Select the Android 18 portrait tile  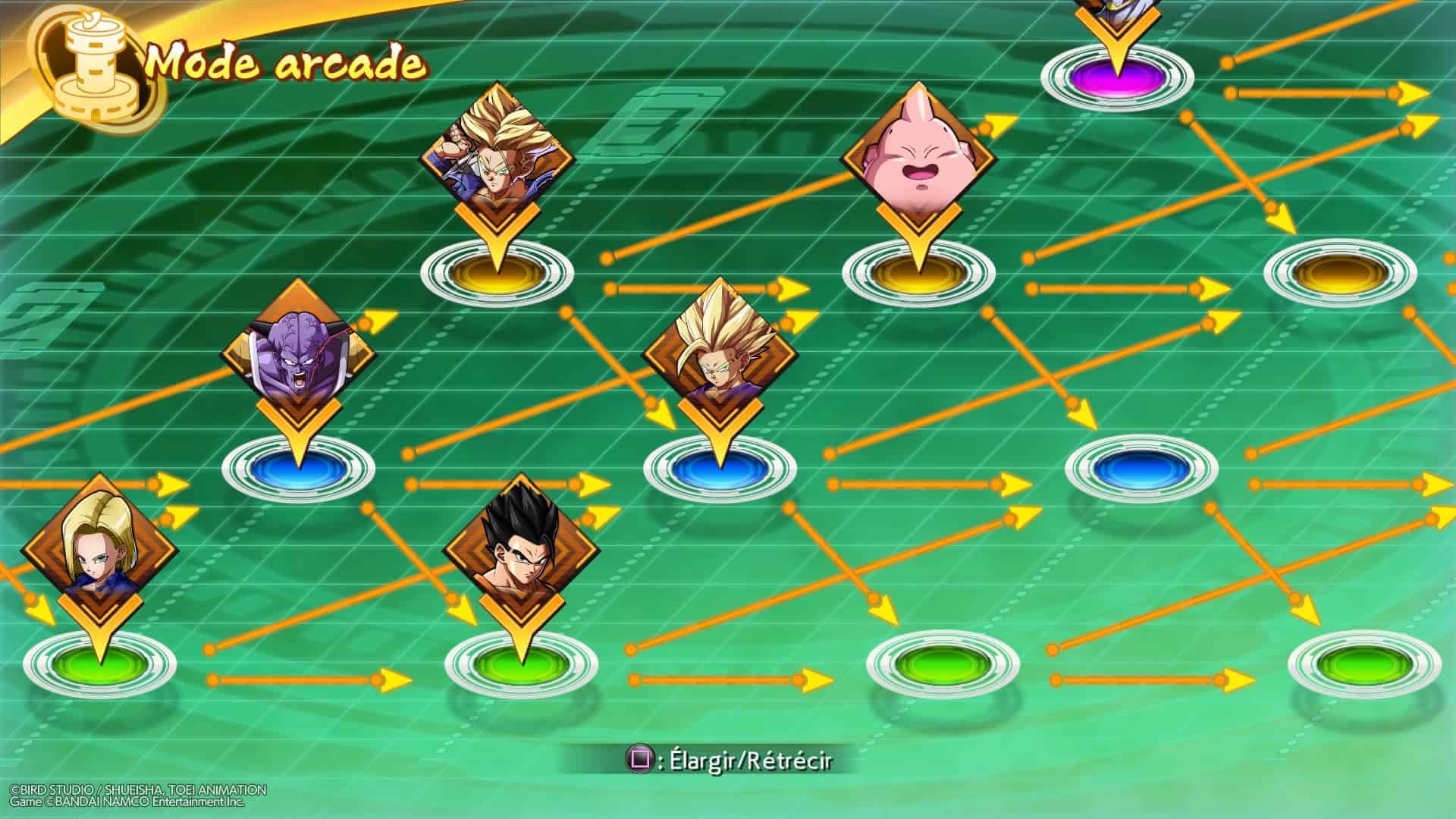tap(100, 548)
